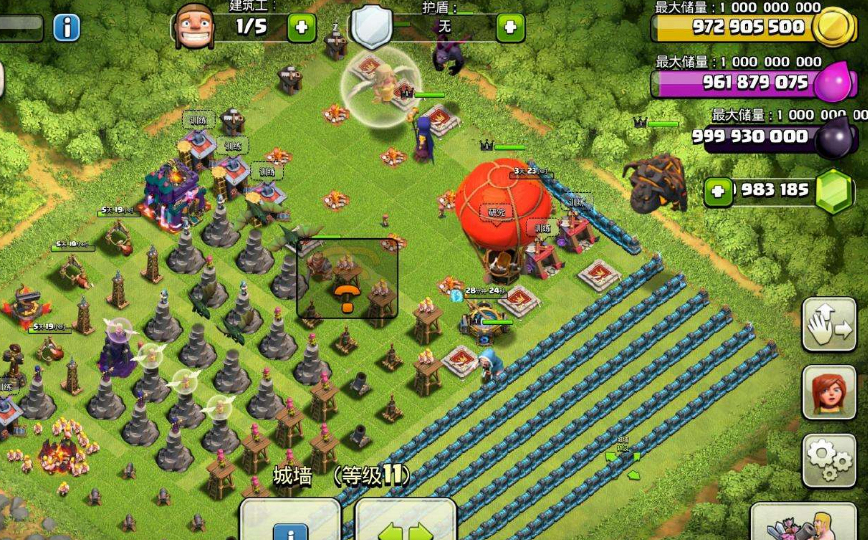Open the shield status icon

370,25
